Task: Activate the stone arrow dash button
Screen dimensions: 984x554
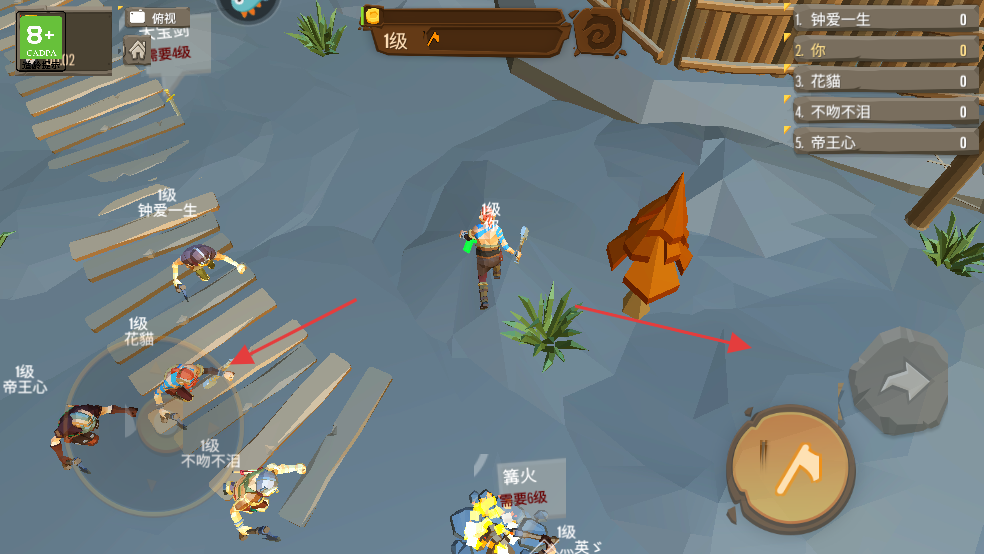Action: [900, 381]
